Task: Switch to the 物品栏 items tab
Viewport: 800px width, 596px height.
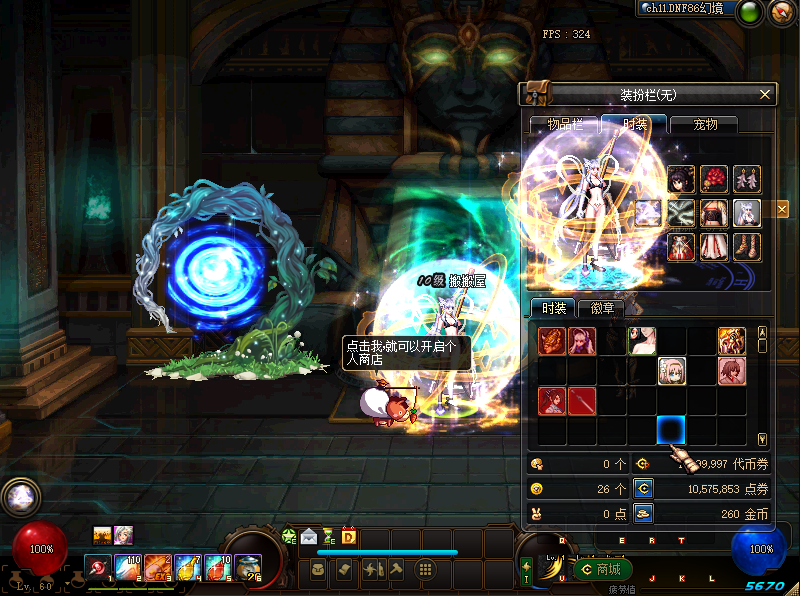Action: [x=564, y=124]
